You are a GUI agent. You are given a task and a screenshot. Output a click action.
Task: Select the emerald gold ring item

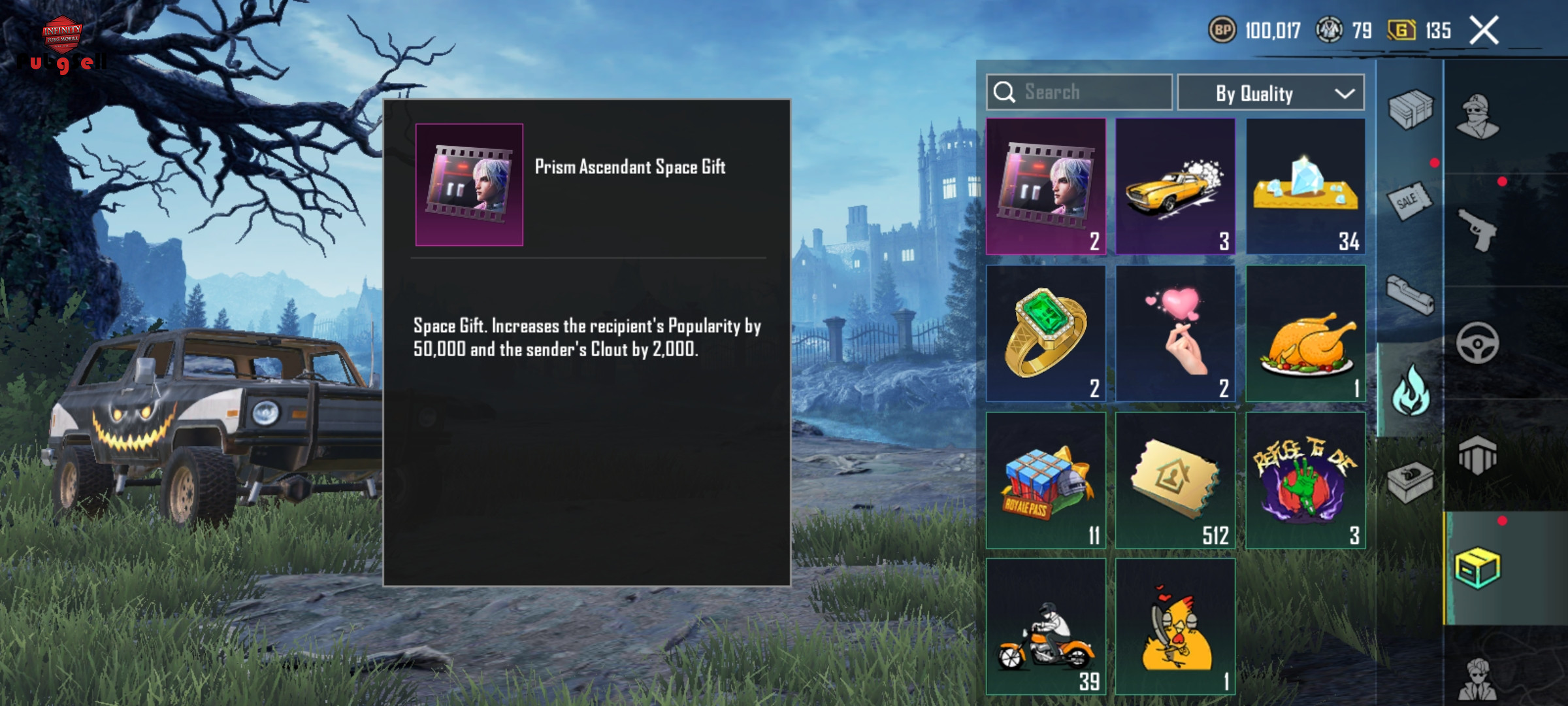(1046, 333)
